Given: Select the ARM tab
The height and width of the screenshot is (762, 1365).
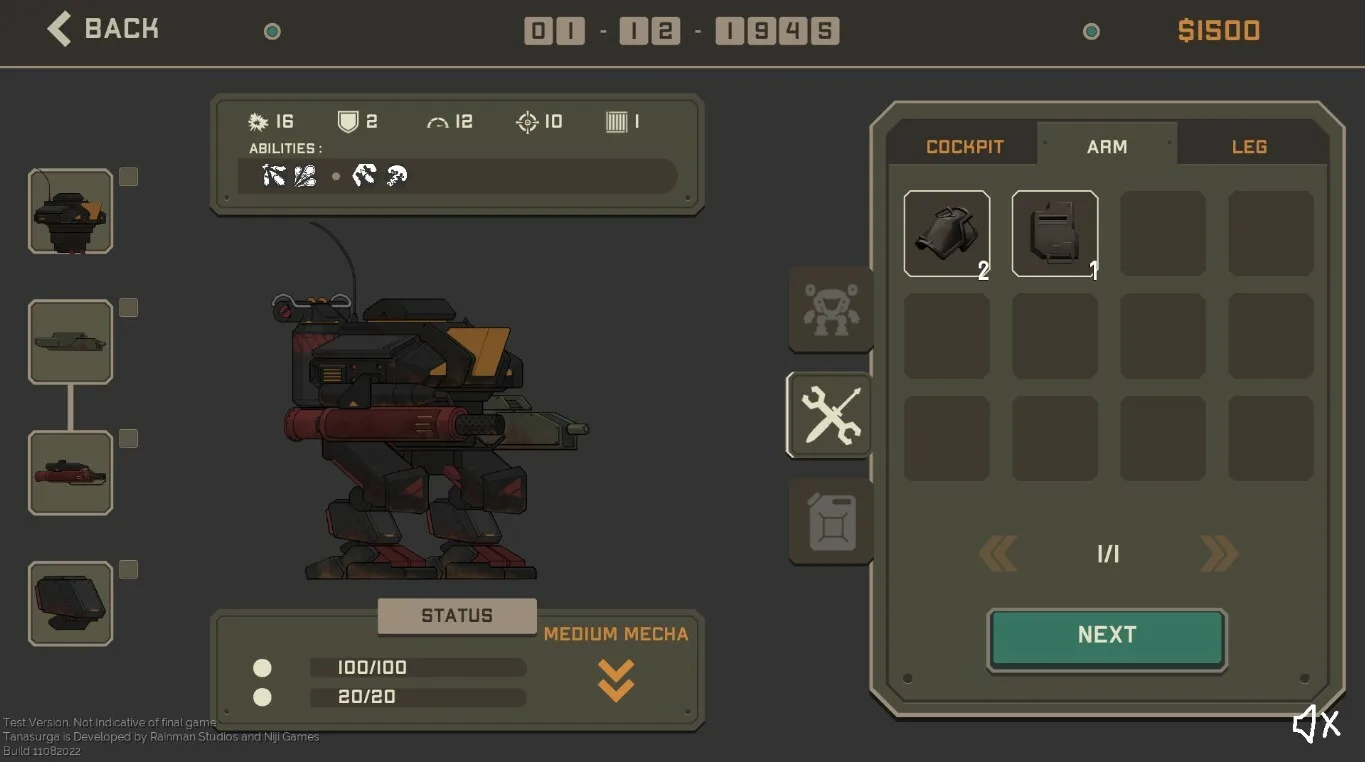Looking at the screenshot, I should pos(1106,146).
